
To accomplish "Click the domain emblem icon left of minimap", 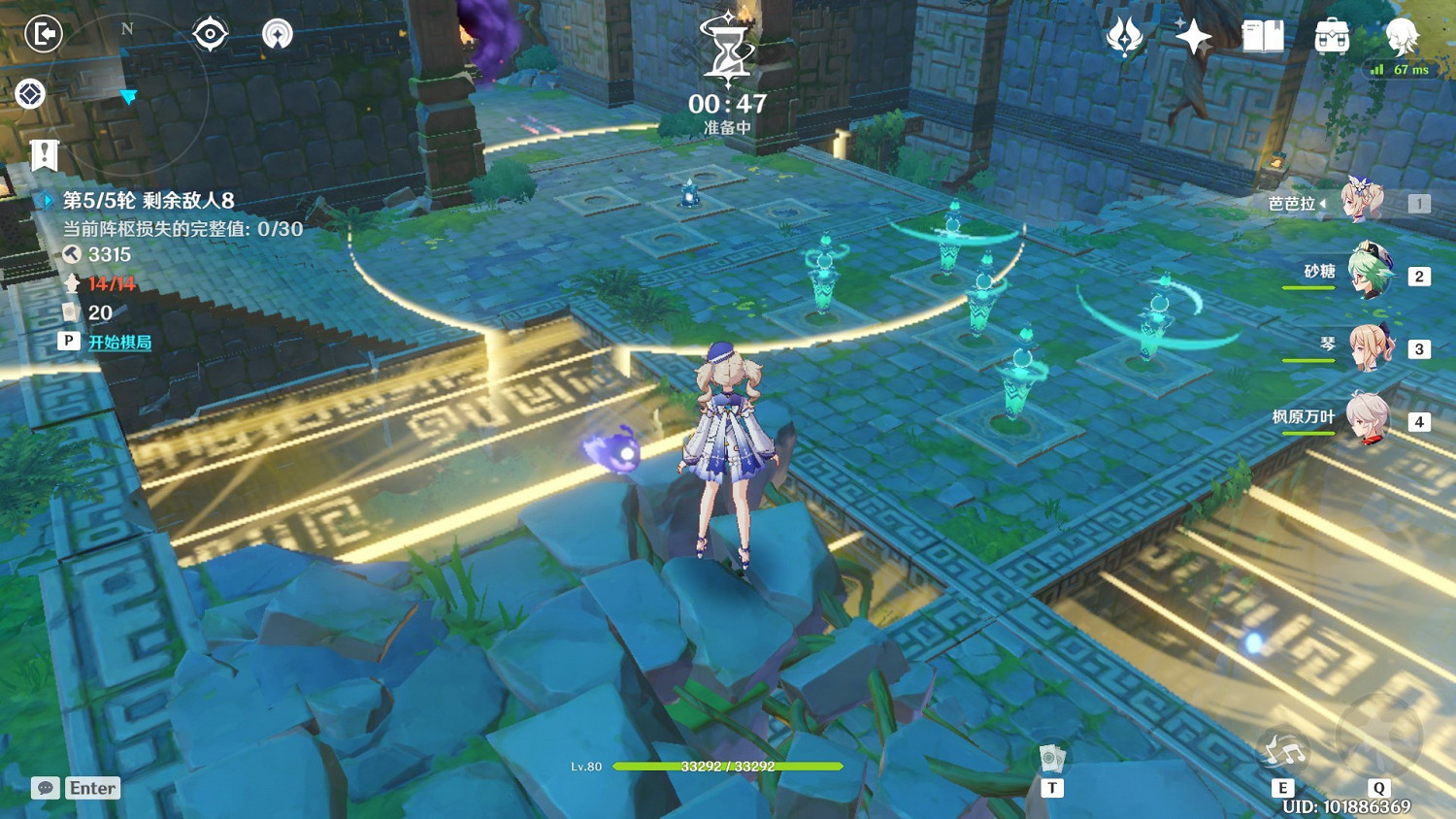I will [32, 94].
